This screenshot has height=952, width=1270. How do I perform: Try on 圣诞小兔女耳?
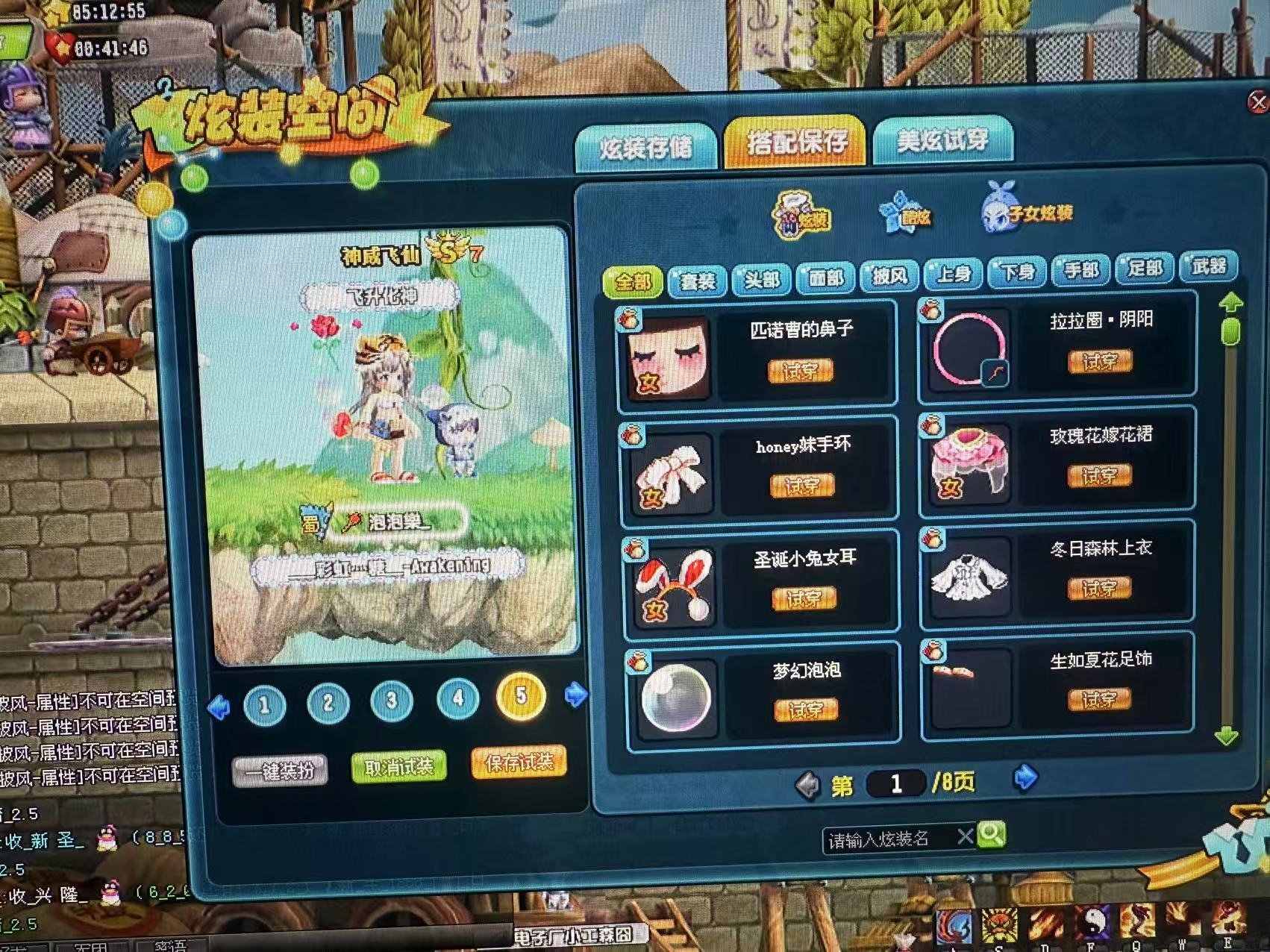803,598
